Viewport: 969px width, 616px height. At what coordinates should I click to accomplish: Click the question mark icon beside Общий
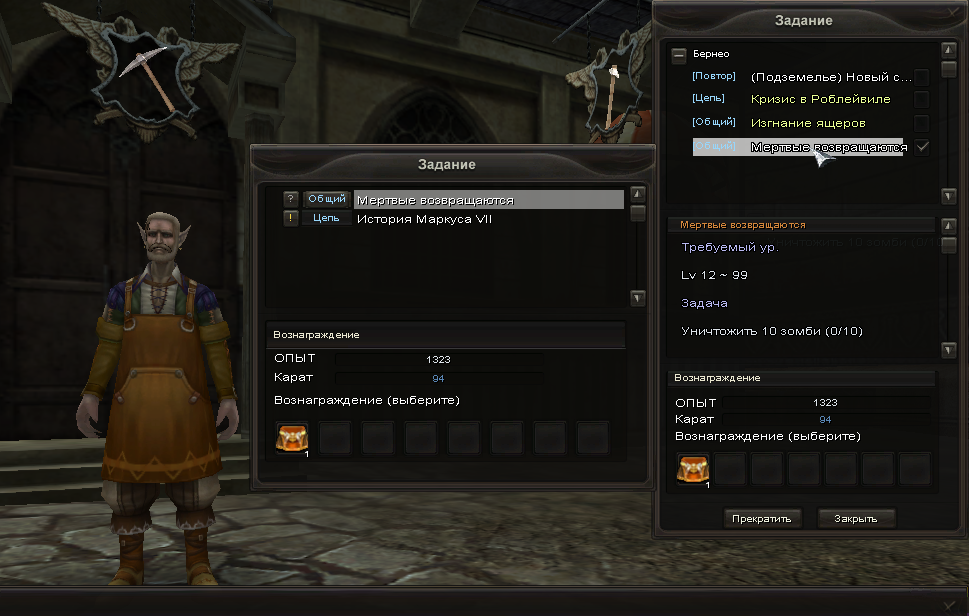291,199
